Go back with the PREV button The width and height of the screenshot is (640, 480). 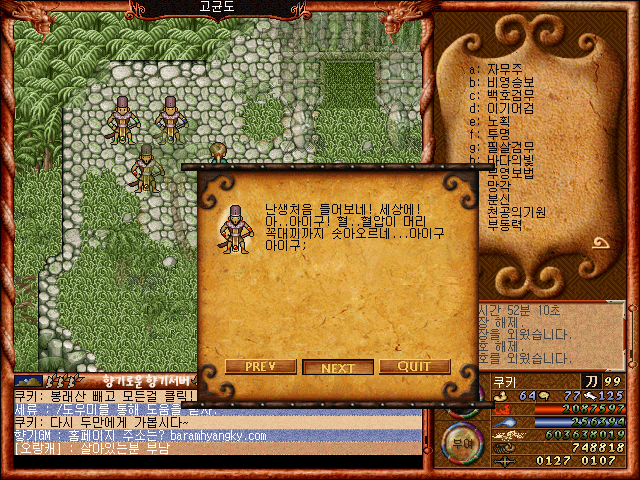[260, 366]
